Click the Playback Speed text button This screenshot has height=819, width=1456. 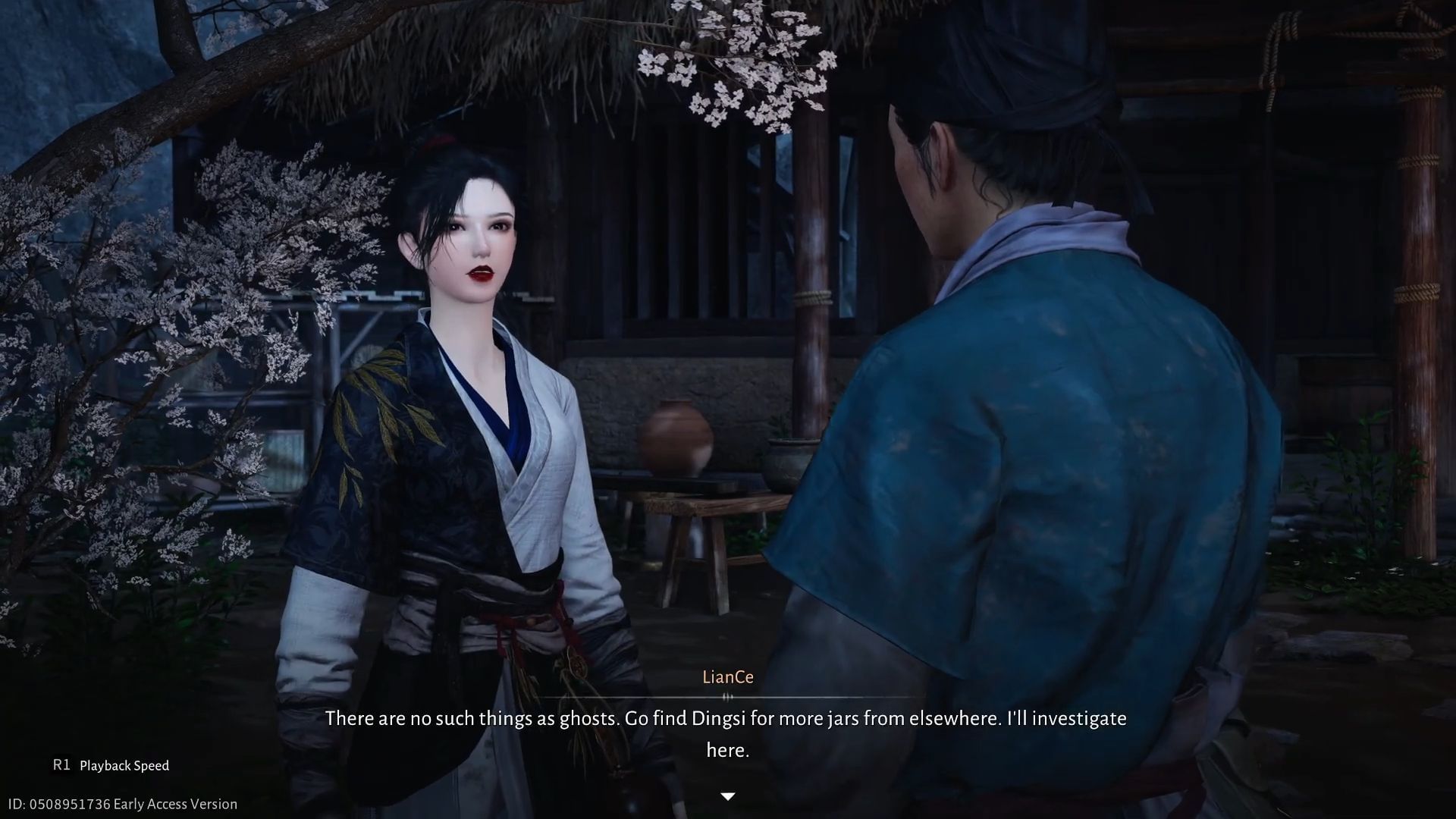tap(126, 766)
